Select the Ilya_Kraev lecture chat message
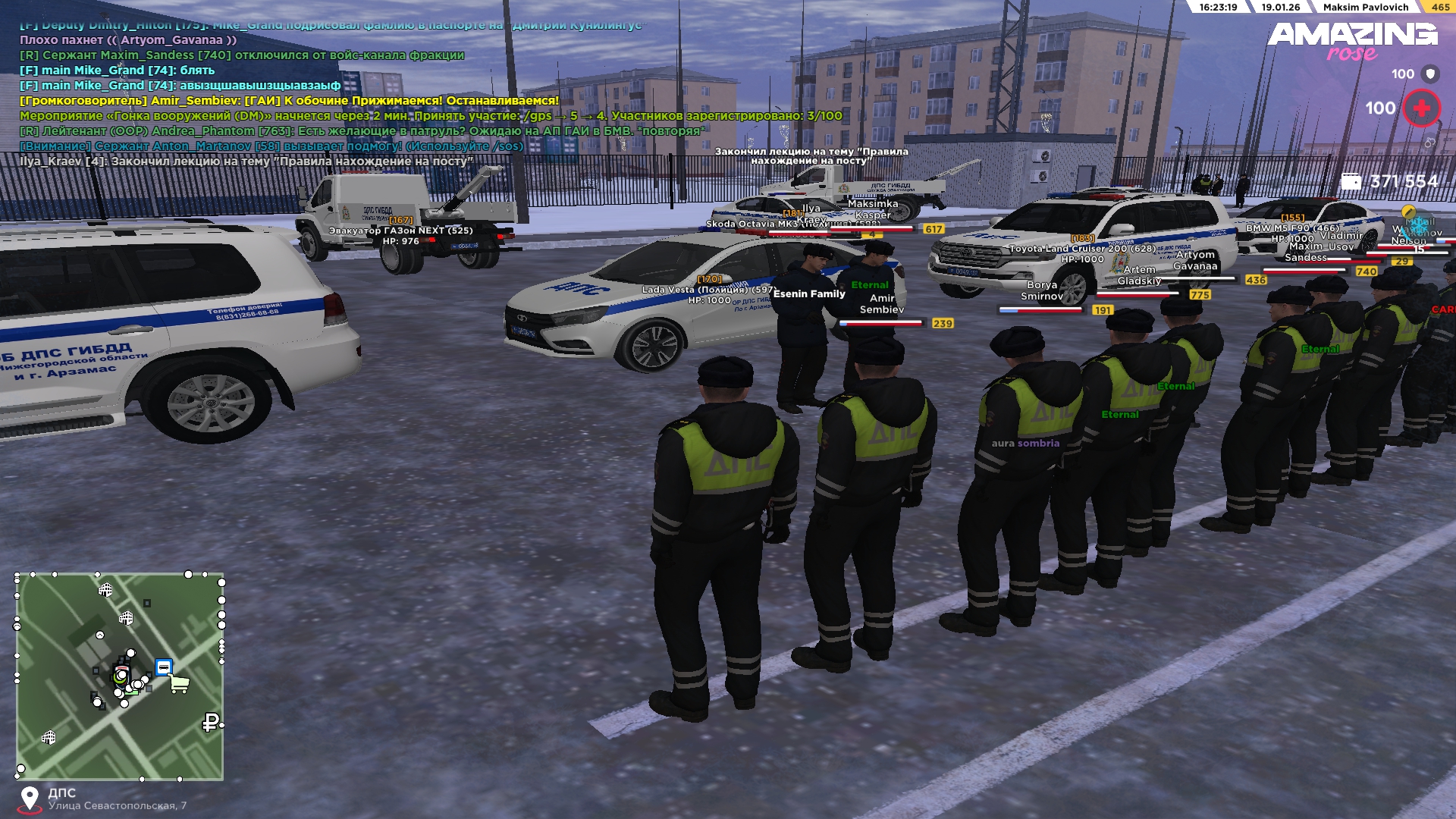This screenshot has width=1456, height=819. tap(246, 162)
